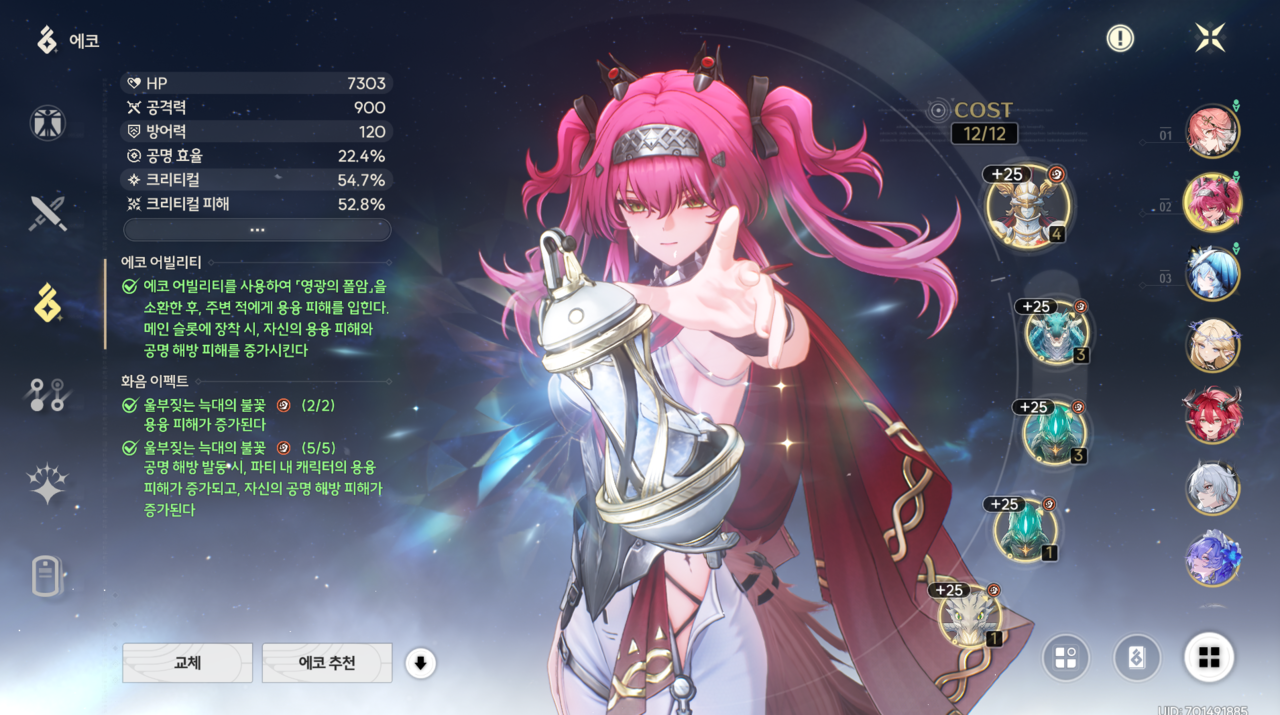Expand the stats list with the ellipsis bar

[257, 230]
